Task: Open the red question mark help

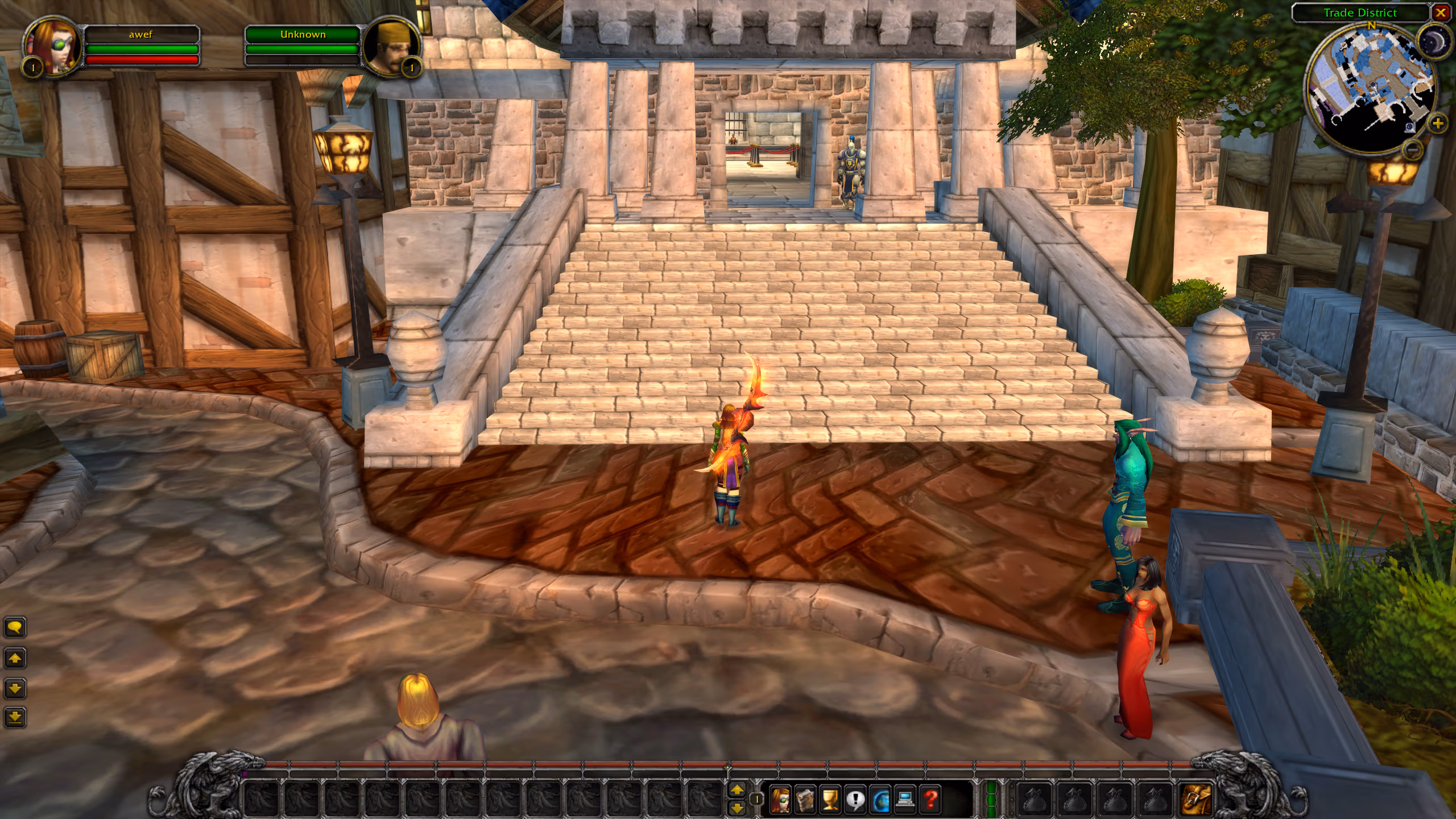Action: click(x=930, y=800)
